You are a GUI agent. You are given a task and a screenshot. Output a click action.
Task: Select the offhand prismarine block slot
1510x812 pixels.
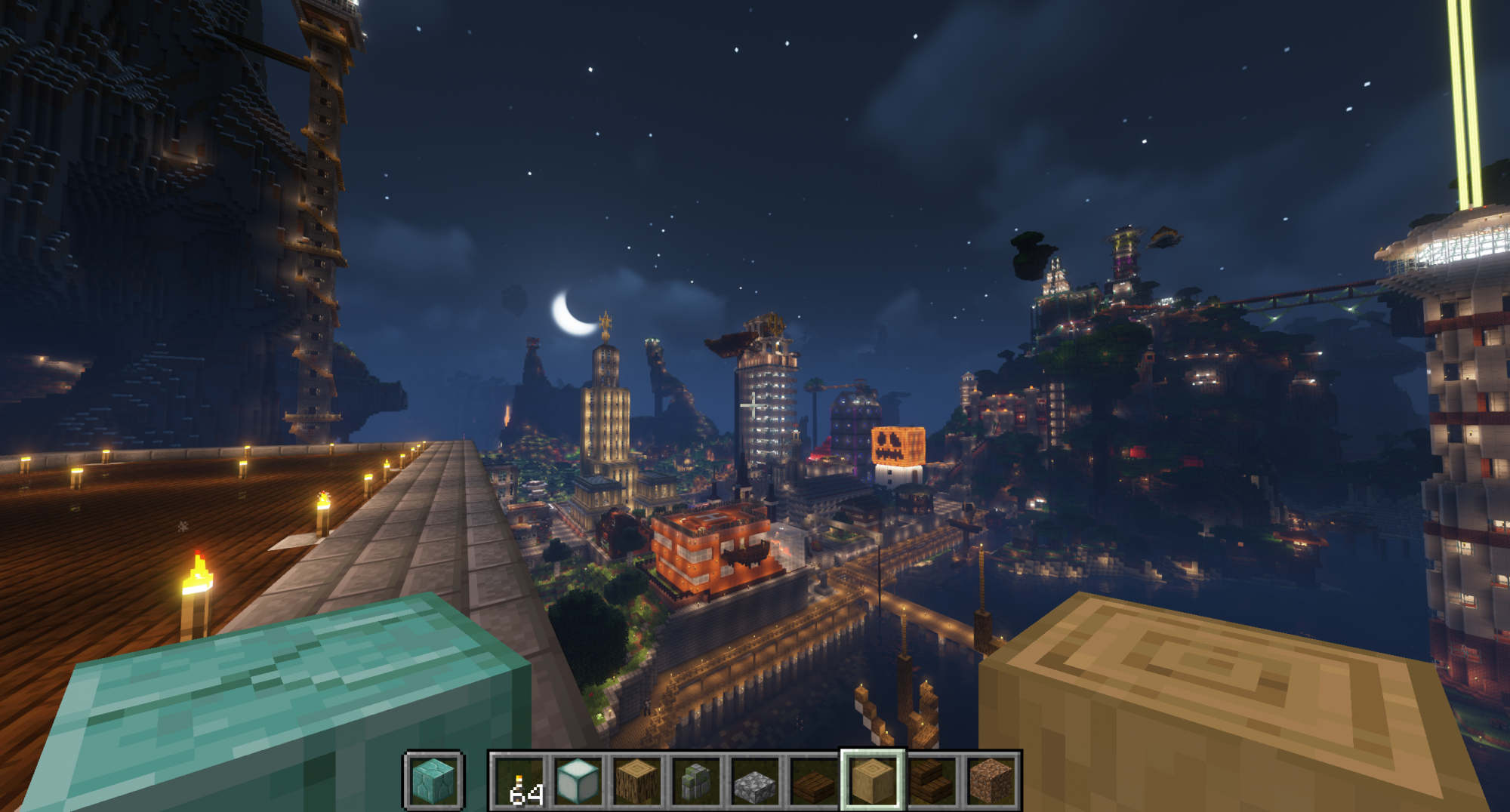pos(434,781)
